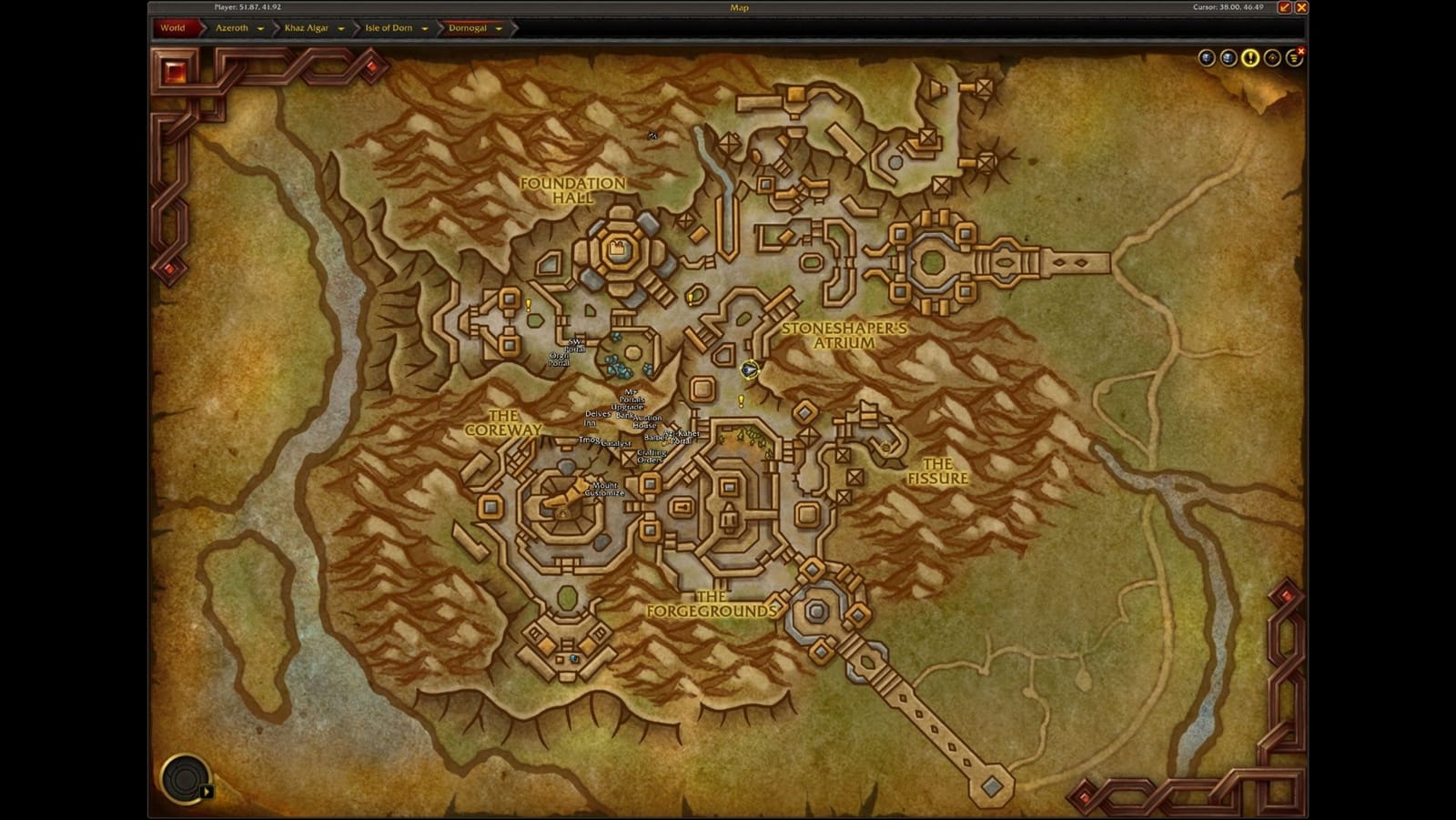Image resolution: width=1456 pixels, height=820 pixels.
Task: Click the first dungeon skull icon in toolbar
Action: (x=1205, y=56)
